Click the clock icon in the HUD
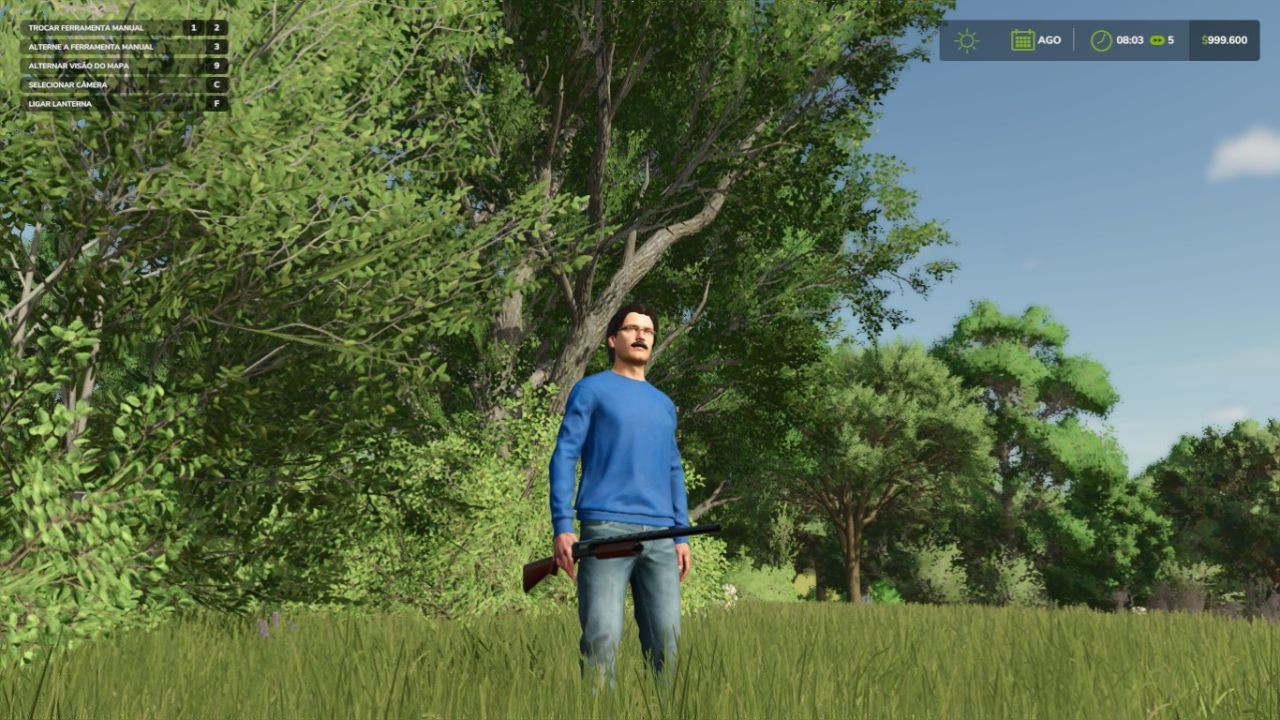Image resolution: width=1280 pixels, height=720 pixels. (1101, 41)
